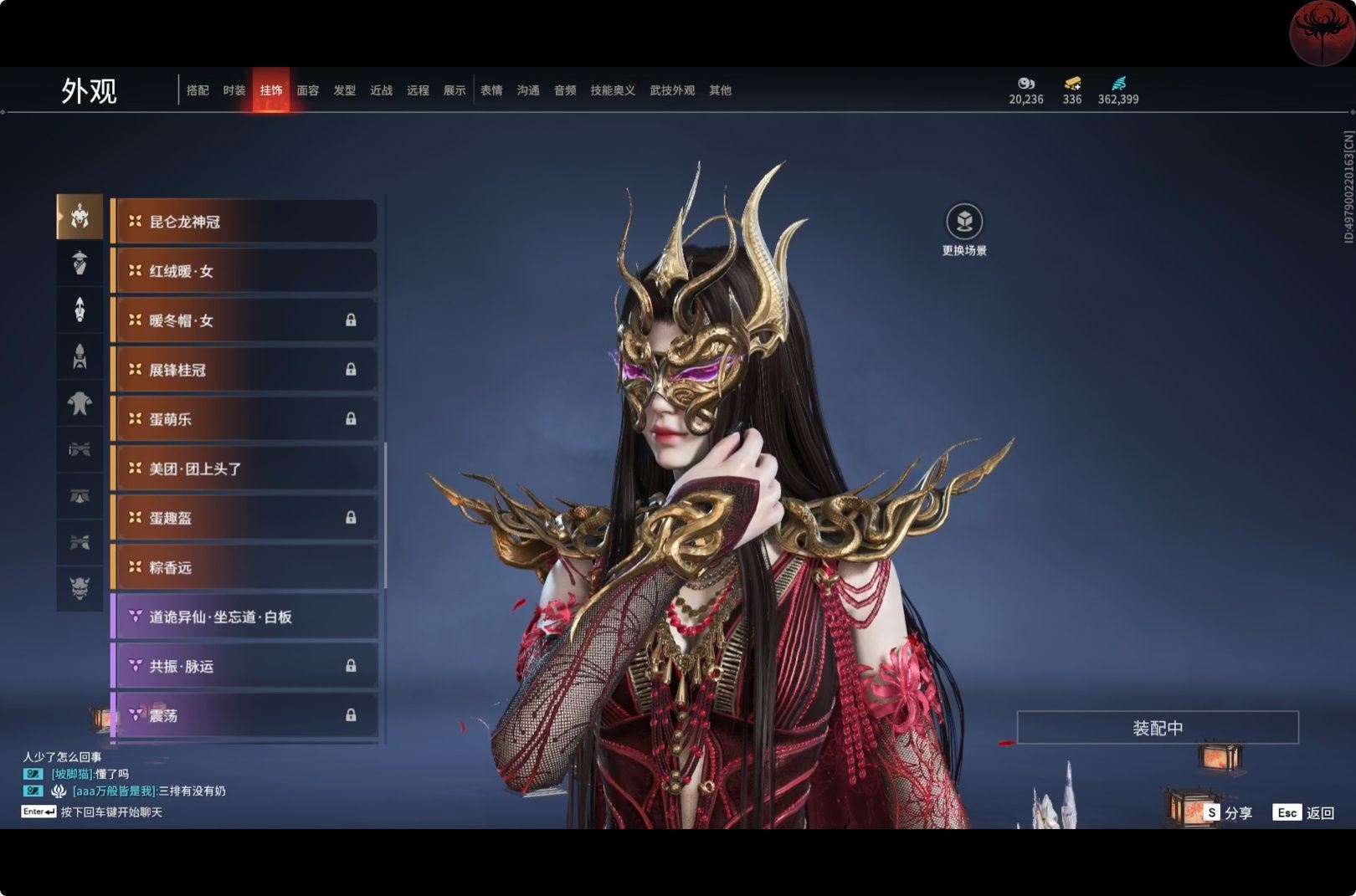Select the 其他 tab
Image resolution: width=1356 pixels, height=896 pixels.
click(720, 90)
